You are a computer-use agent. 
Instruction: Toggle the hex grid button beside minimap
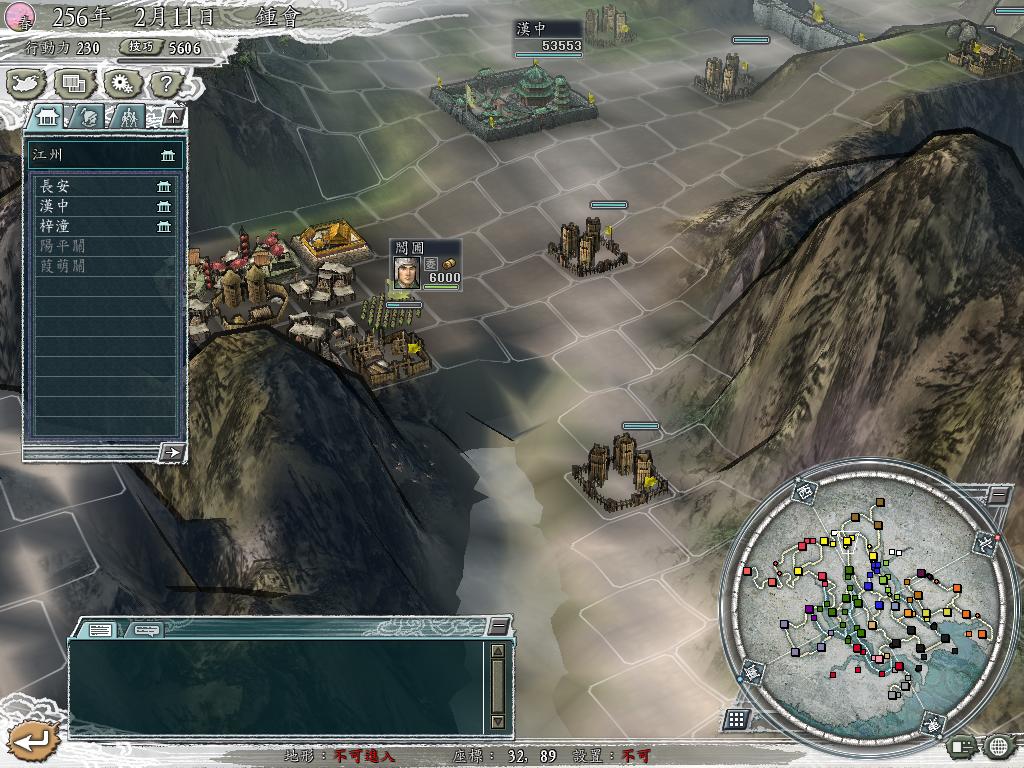pos(736,719)
